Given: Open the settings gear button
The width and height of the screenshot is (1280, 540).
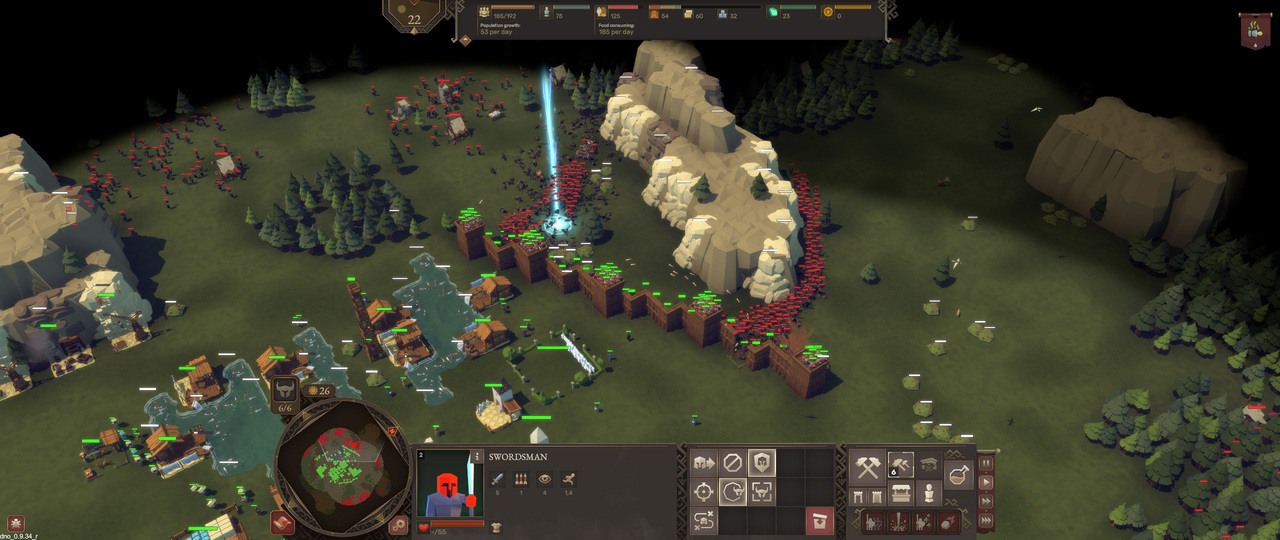Looking at the screenshot, I should (399, 524).
